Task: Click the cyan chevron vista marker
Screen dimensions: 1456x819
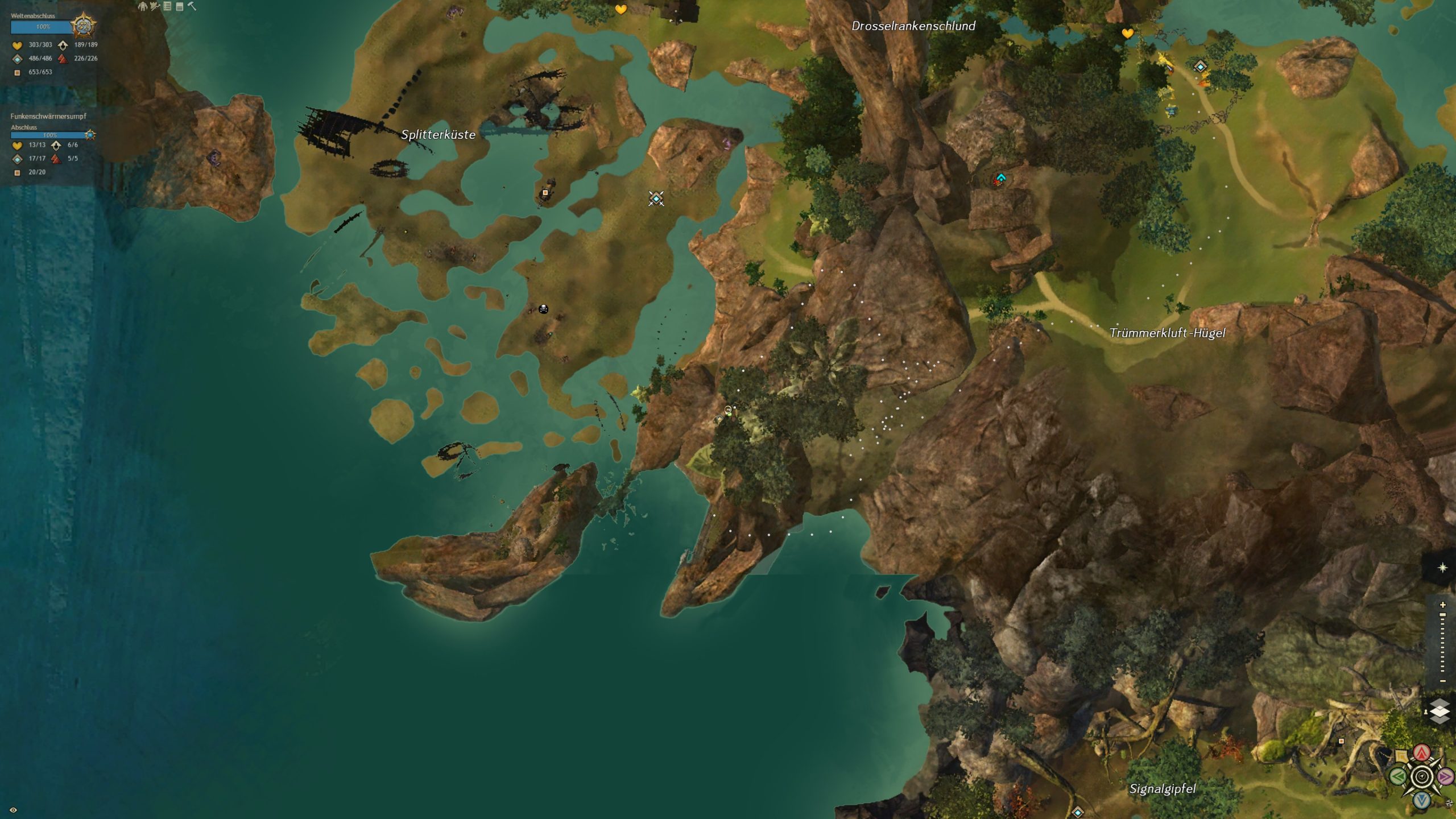Action: pos(1001,178)
